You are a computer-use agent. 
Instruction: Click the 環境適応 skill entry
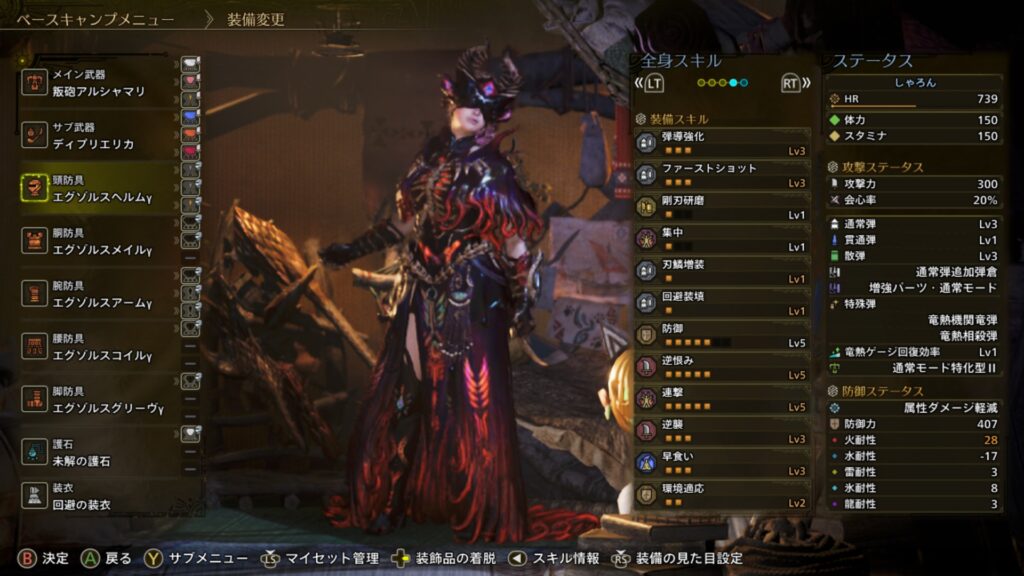722,495
